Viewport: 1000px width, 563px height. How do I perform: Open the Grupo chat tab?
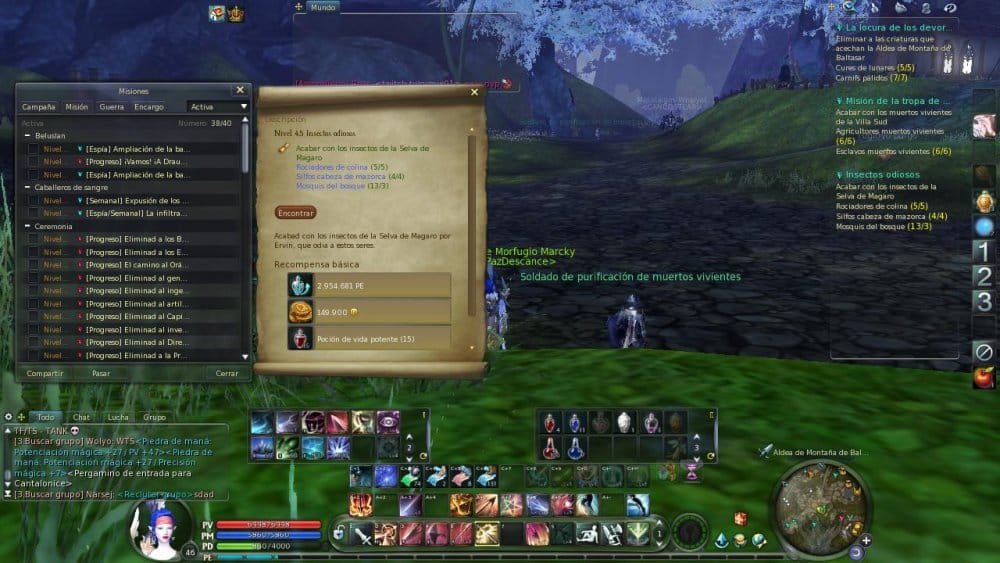(154, 417)
